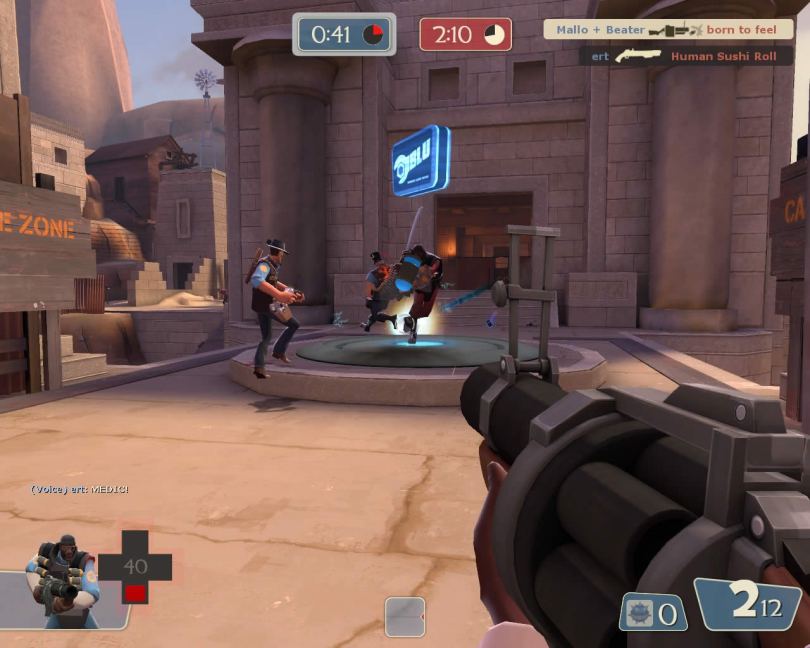The height and width of the screenshot is (648, 810).
Task: Click the metal gear icon
Action: pyautogui.click(x=640, y=611)
